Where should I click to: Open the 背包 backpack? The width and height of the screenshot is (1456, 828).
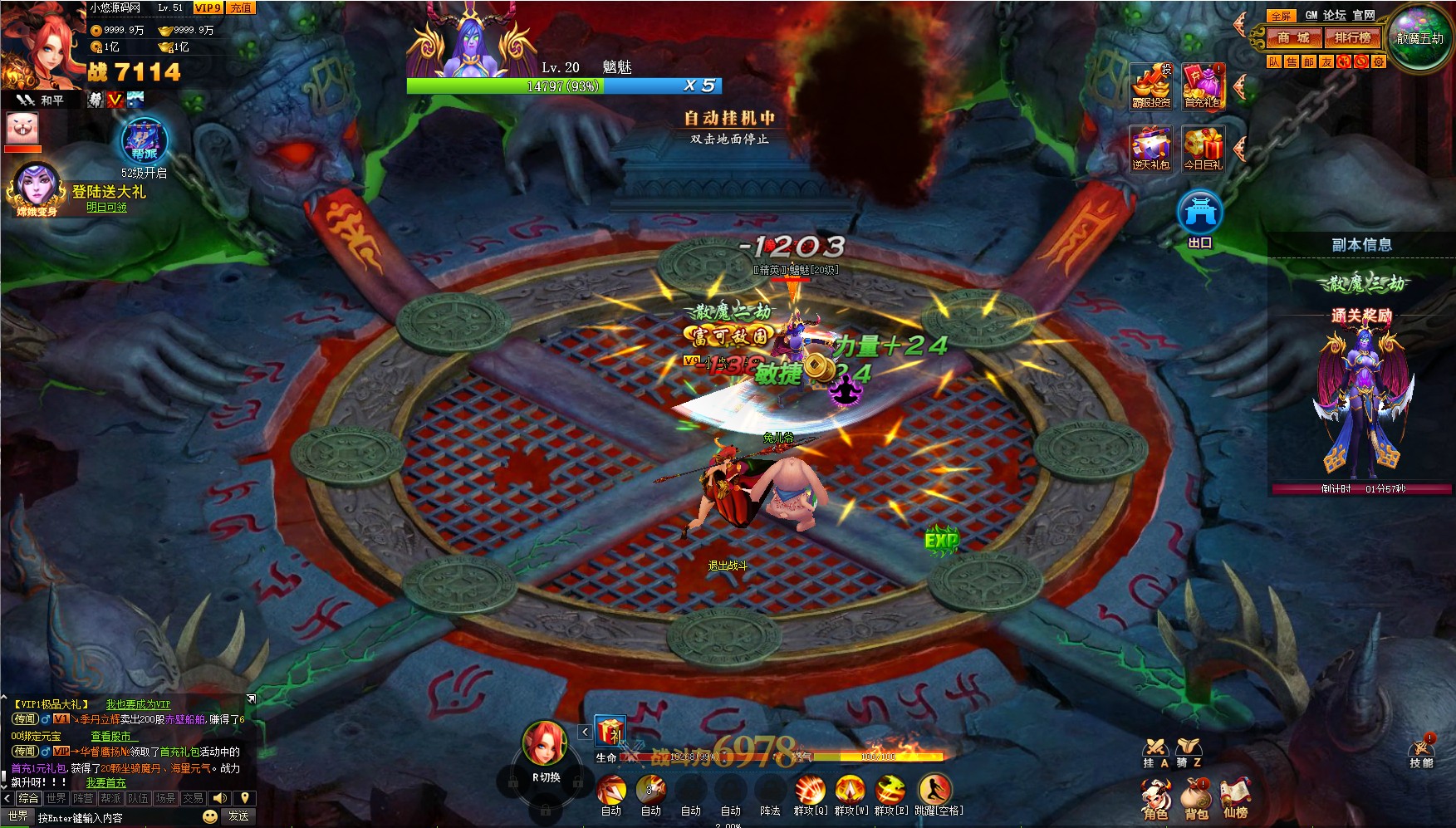coord(1196,799)
